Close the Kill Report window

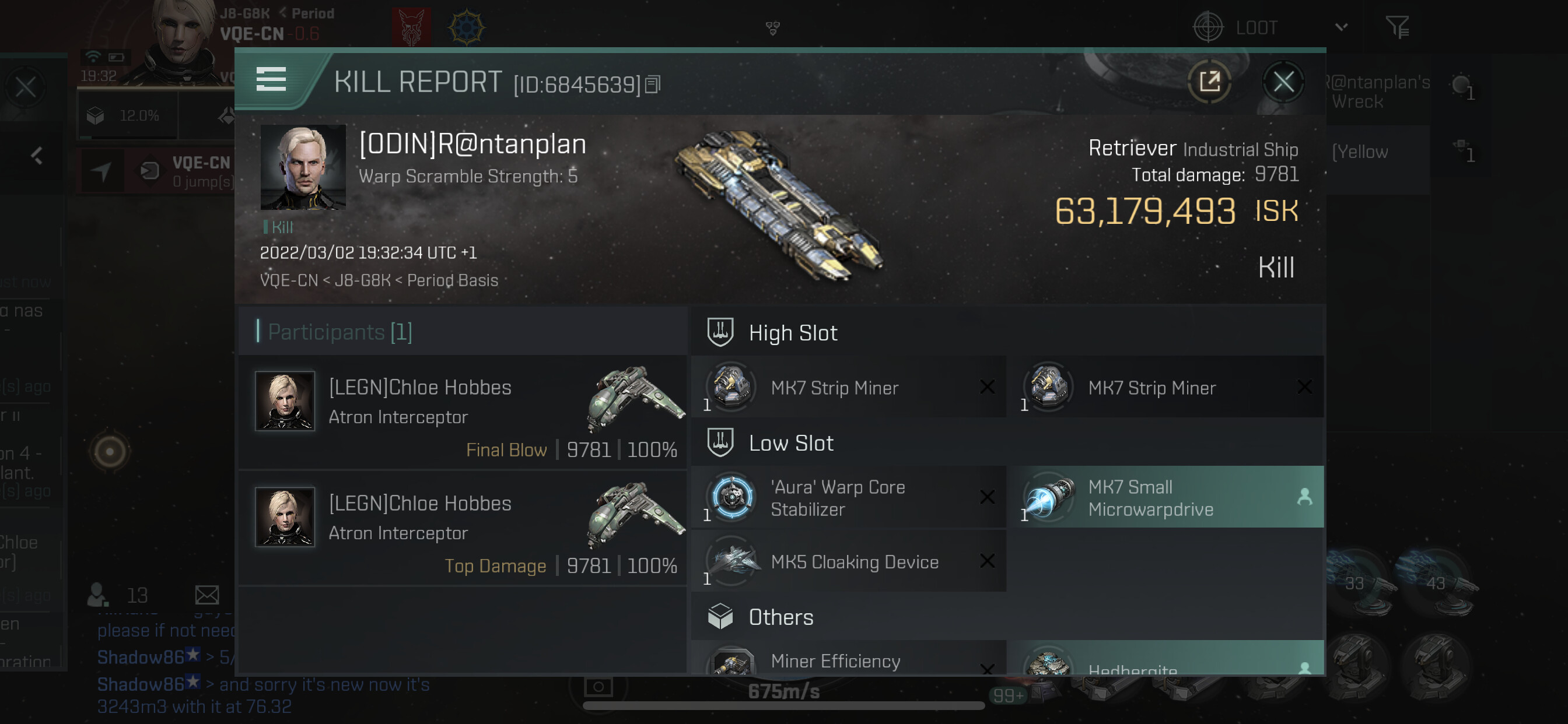click(x=1283, y=82)
